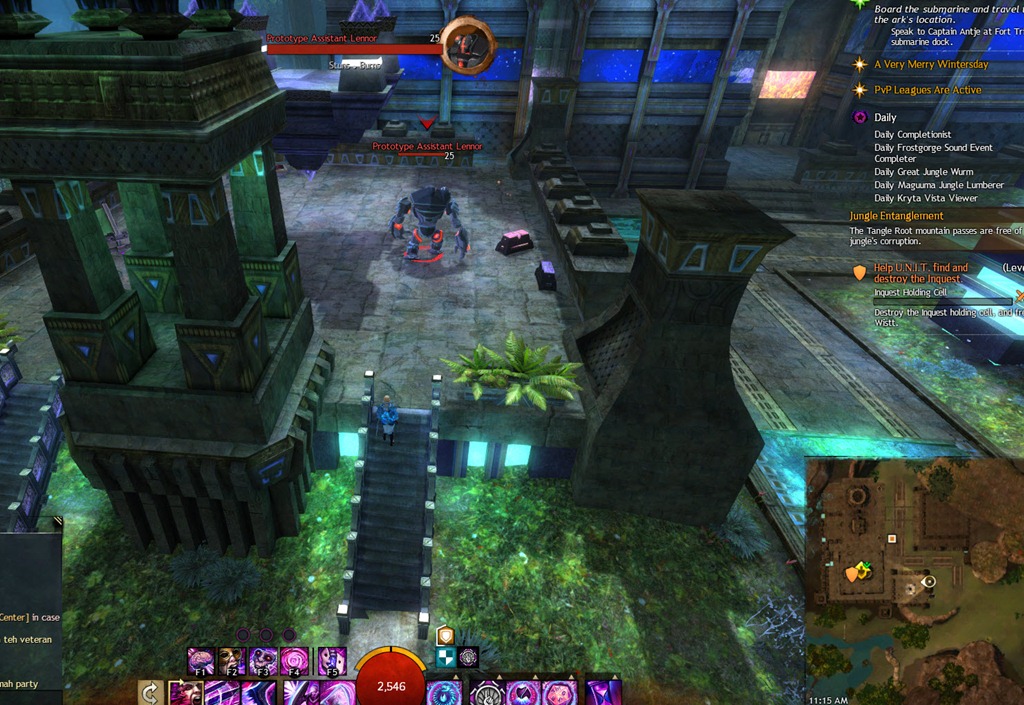Activate the F1 brain shatter skill
The image size is (1024, 705).
200,662
